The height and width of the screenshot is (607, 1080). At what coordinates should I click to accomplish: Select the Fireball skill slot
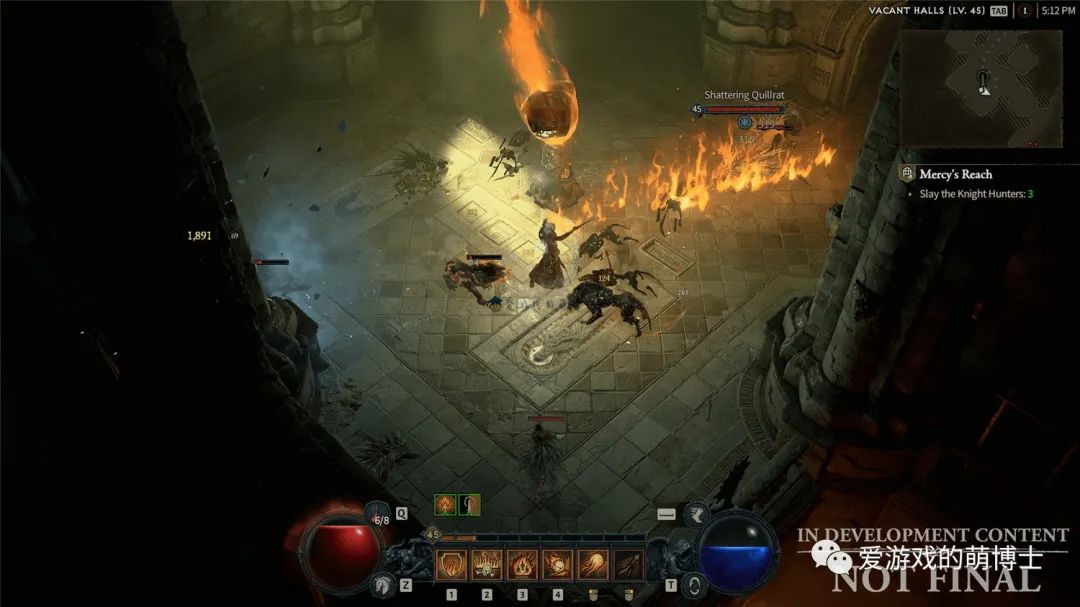[x=592, y=565]
